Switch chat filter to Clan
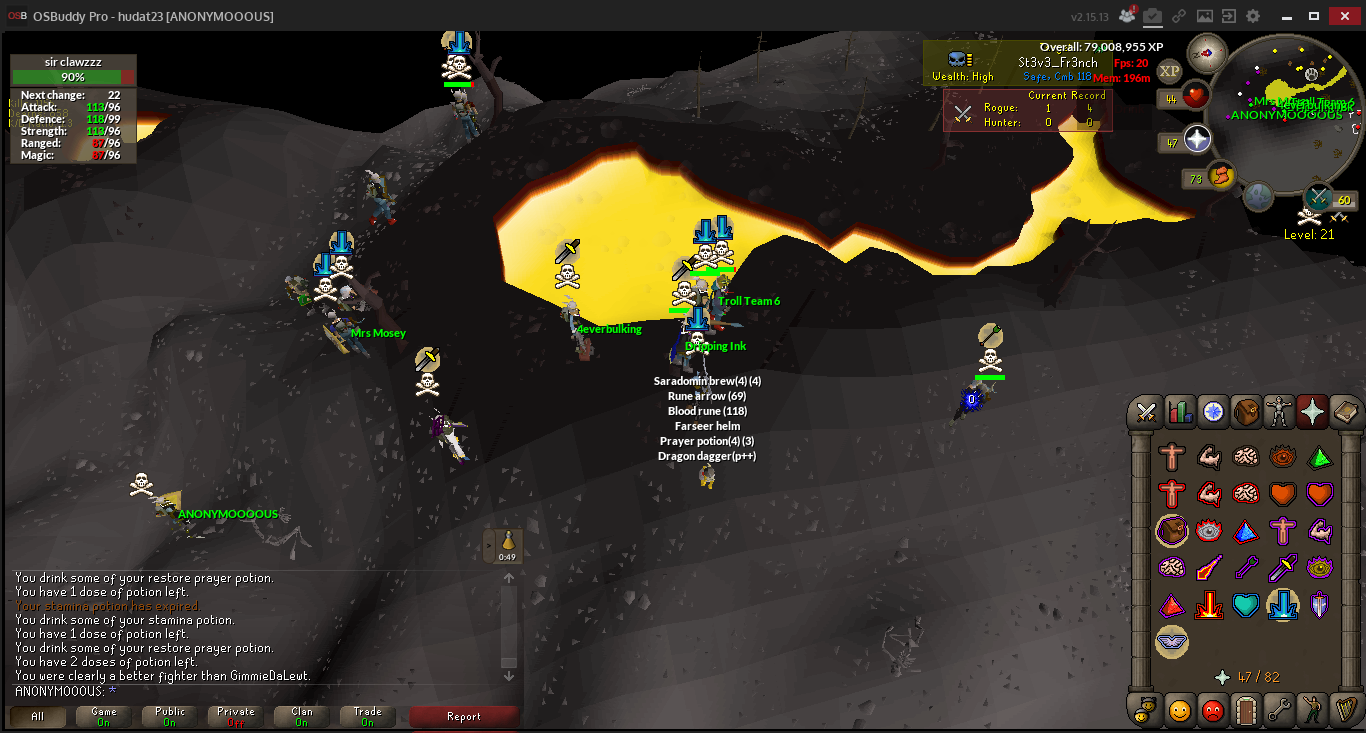 (x=302, y=717)
